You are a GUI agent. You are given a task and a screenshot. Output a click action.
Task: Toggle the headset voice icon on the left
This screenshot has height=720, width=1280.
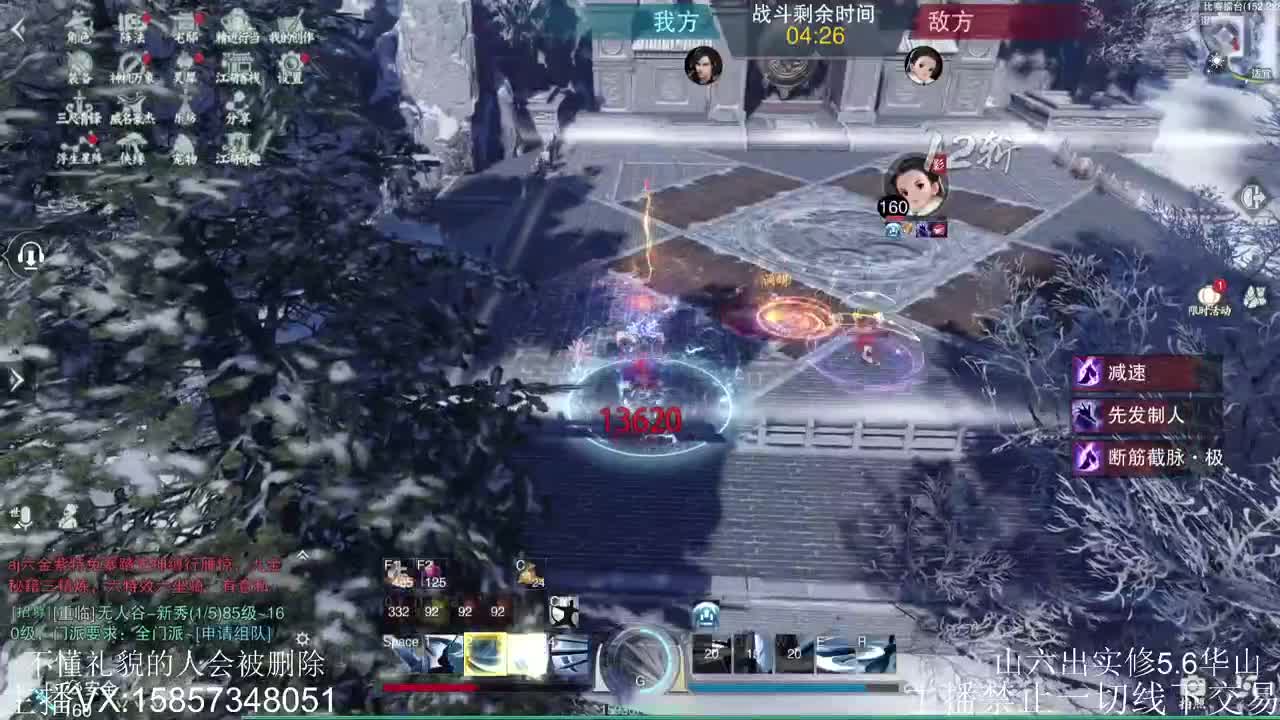31,255
